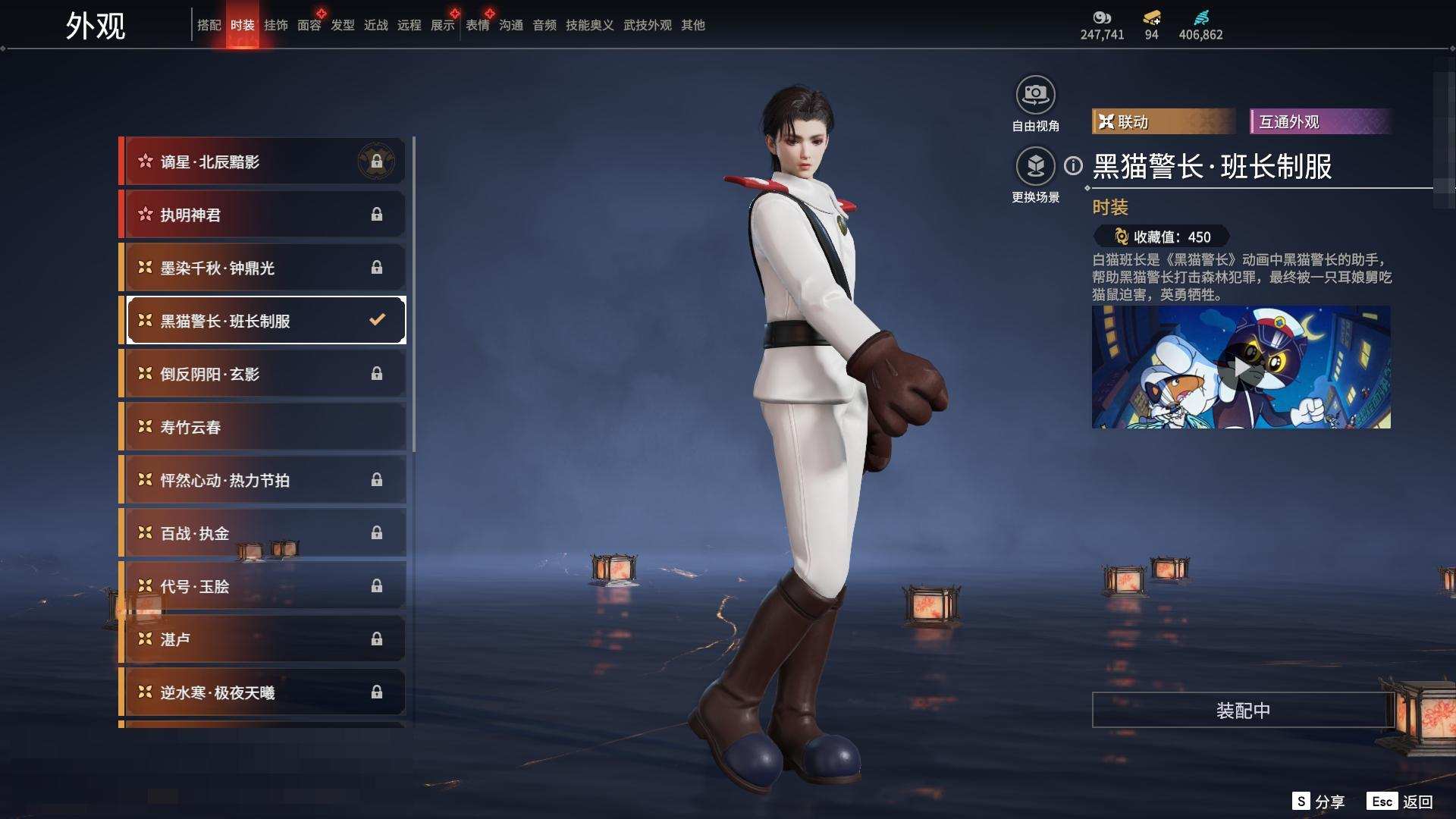Switch to the 表情 tab
Screen dimensions: 1456x819
pyautogui.click(x=477, y=25)
